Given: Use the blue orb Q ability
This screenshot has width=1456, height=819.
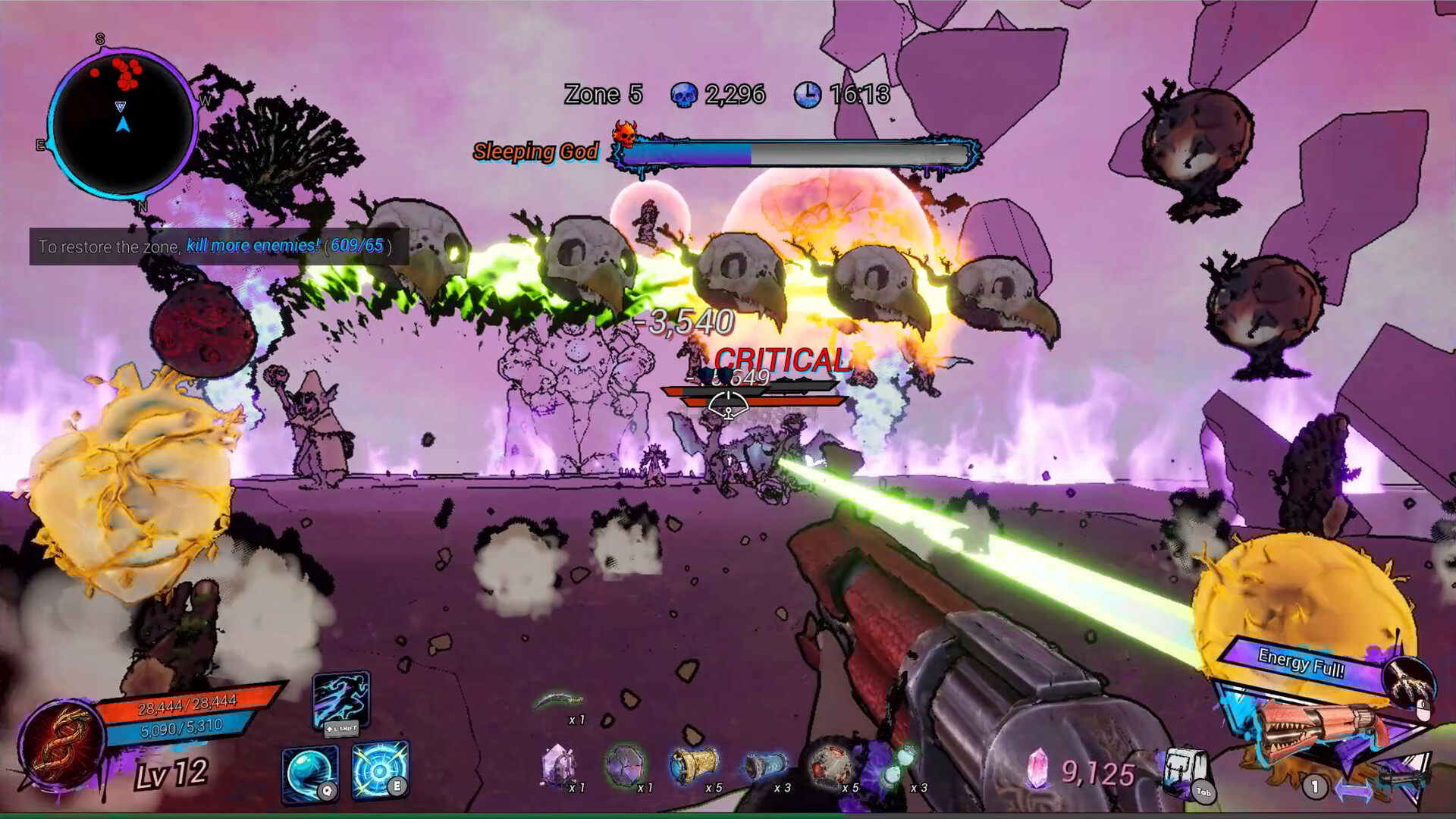Looking at the screenshot, I should point(310,773).
